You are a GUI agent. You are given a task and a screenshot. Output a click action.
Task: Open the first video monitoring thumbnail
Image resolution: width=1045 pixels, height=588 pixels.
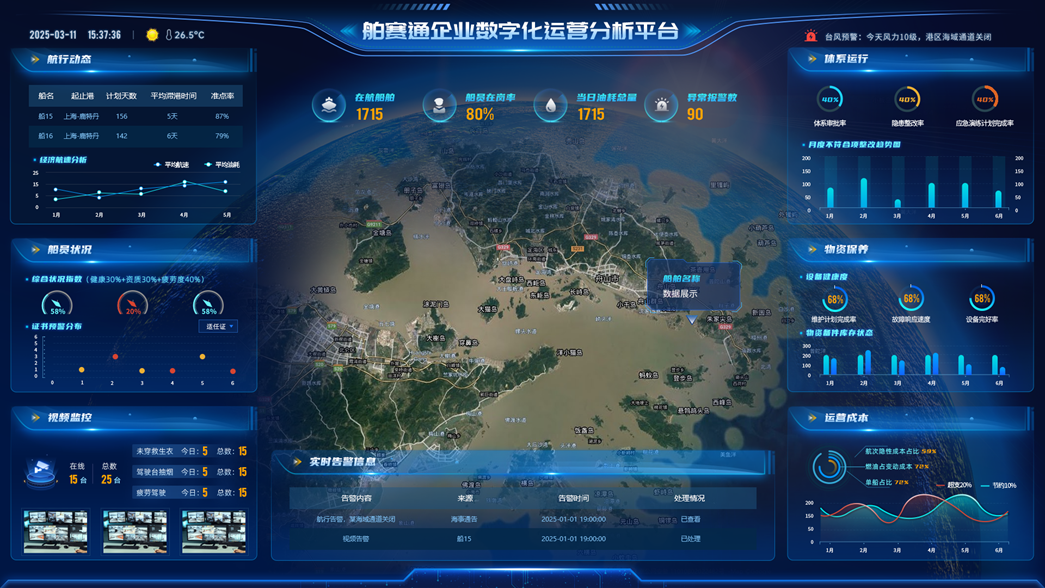coord(55,531)
